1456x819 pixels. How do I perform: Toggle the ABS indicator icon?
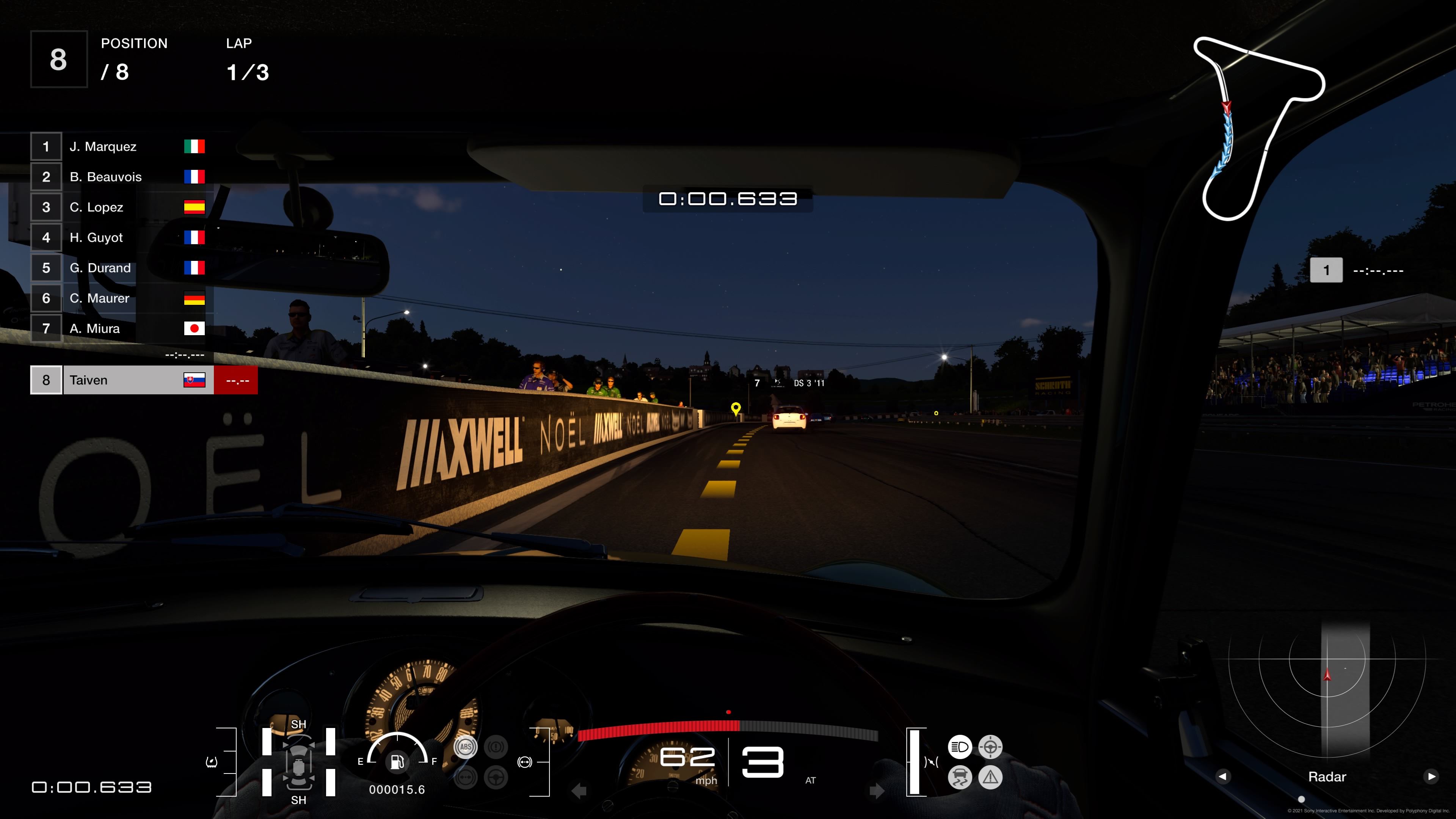click(466, 747)
